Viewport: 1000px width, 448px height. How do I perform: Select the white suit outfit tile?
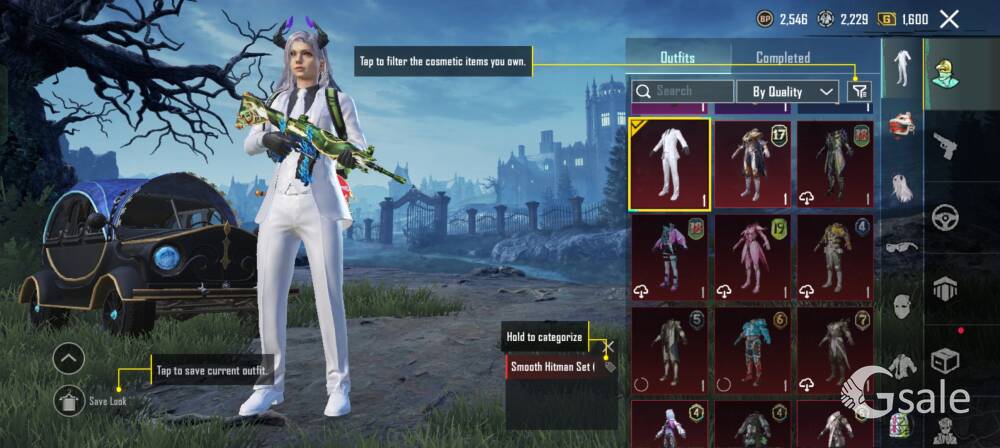tap(669, 164)
